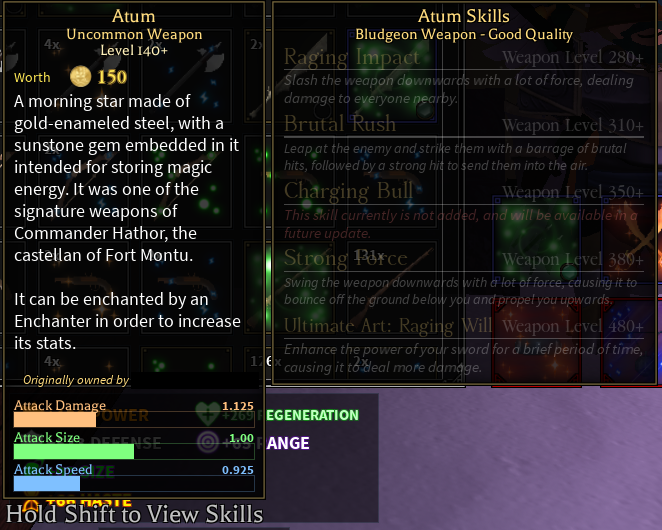The image size is (662, 530).
Task: Choose the Brutal Rush skill row
Action: click(x=340, y=124)
